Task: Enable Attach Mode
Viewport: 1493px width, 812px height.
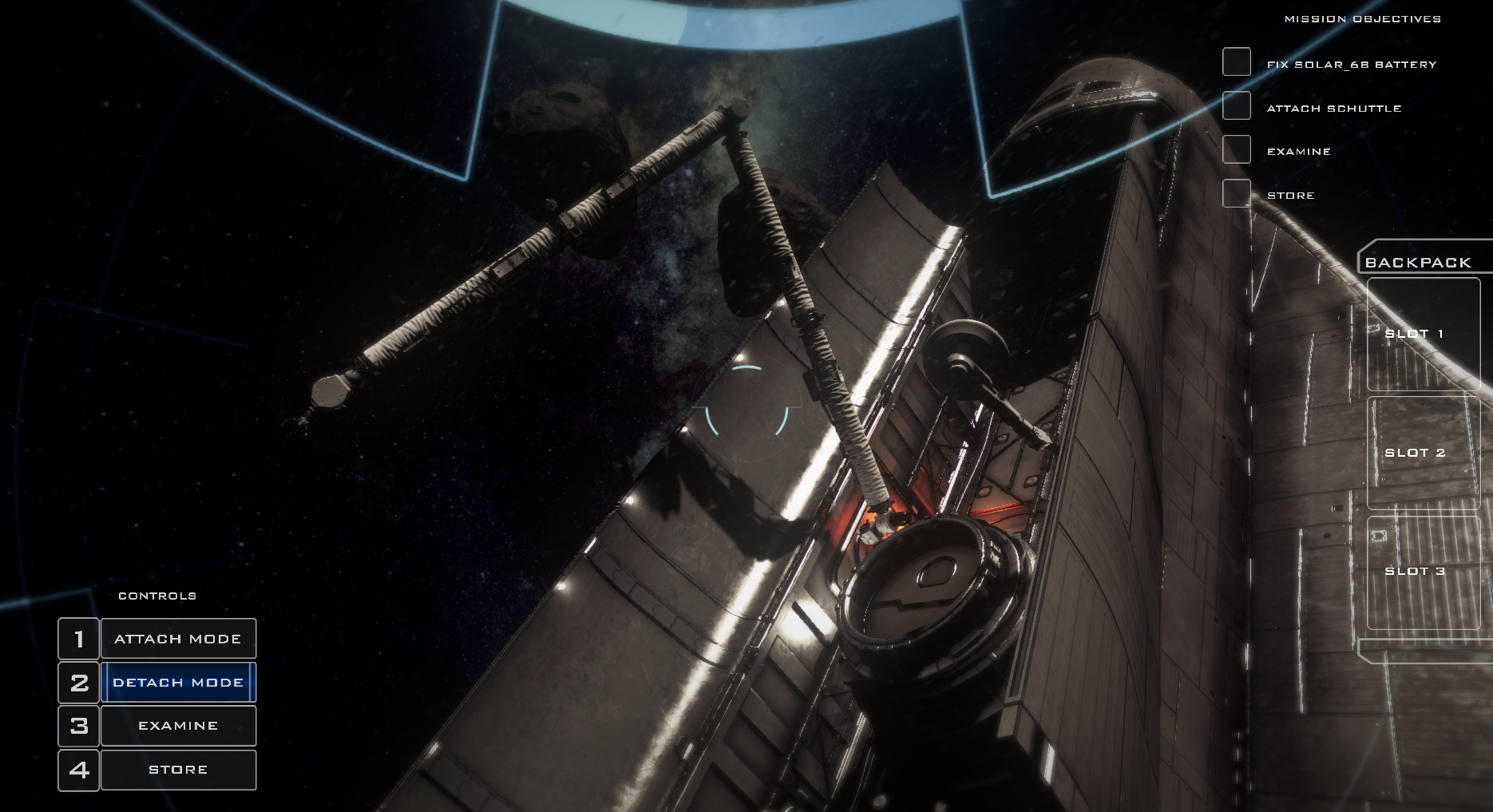Action: (x=178, y=638)
